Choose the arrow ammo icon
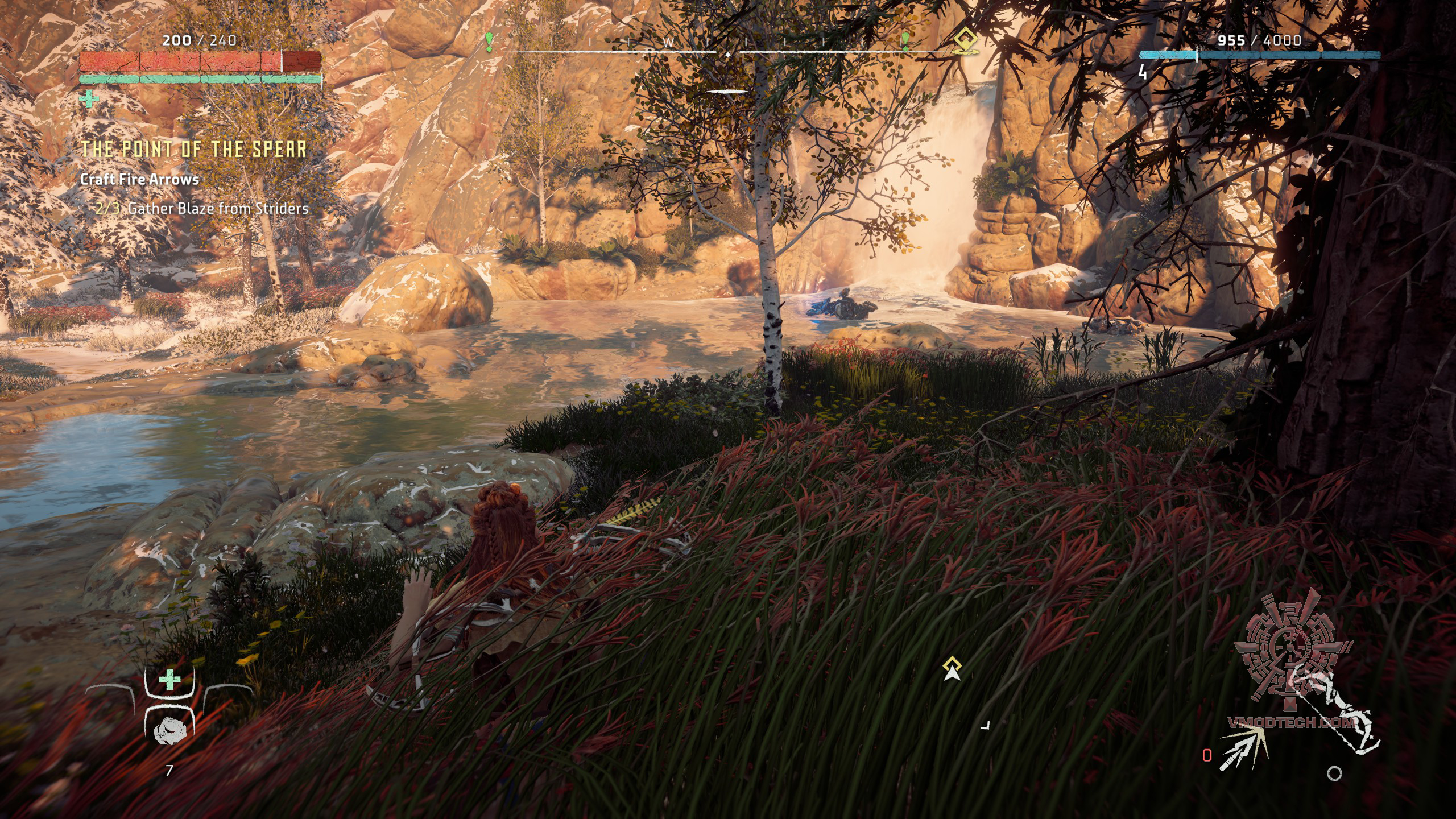The image size is (1456, 819). pyautogui.click(x=1243, y=748)
